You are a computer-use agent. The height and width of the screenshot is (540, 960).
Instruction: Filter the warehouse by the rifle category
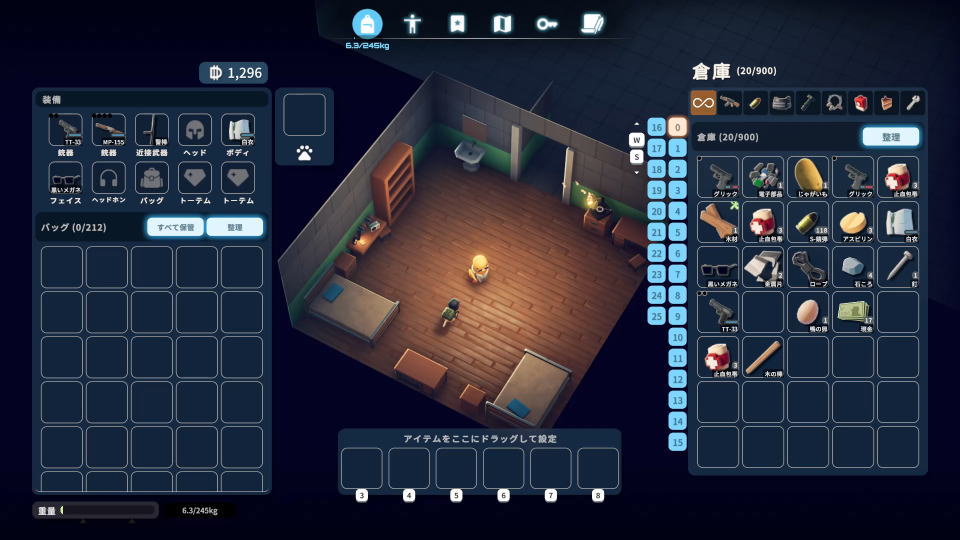point(730,102)
